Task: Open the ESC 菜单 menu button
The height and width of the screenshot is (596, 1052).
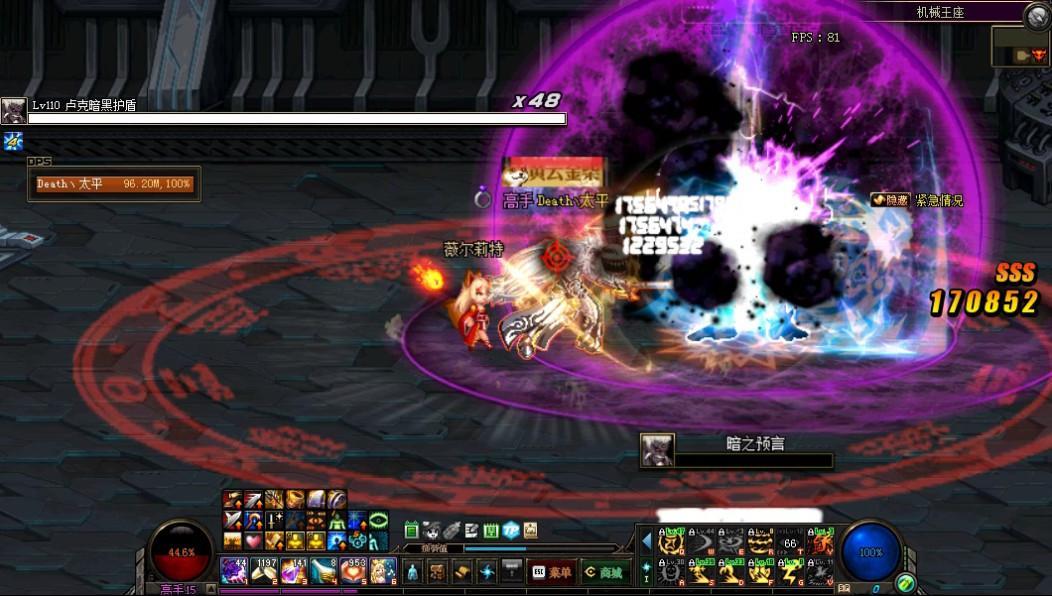Action: pyautogui.click(x=550, y=572)
